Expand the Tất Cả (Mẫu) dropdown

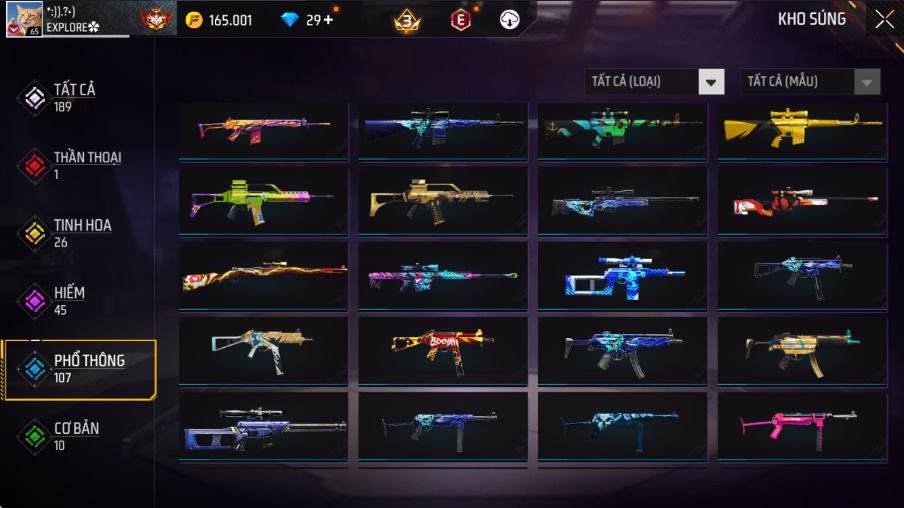(810, 81)
